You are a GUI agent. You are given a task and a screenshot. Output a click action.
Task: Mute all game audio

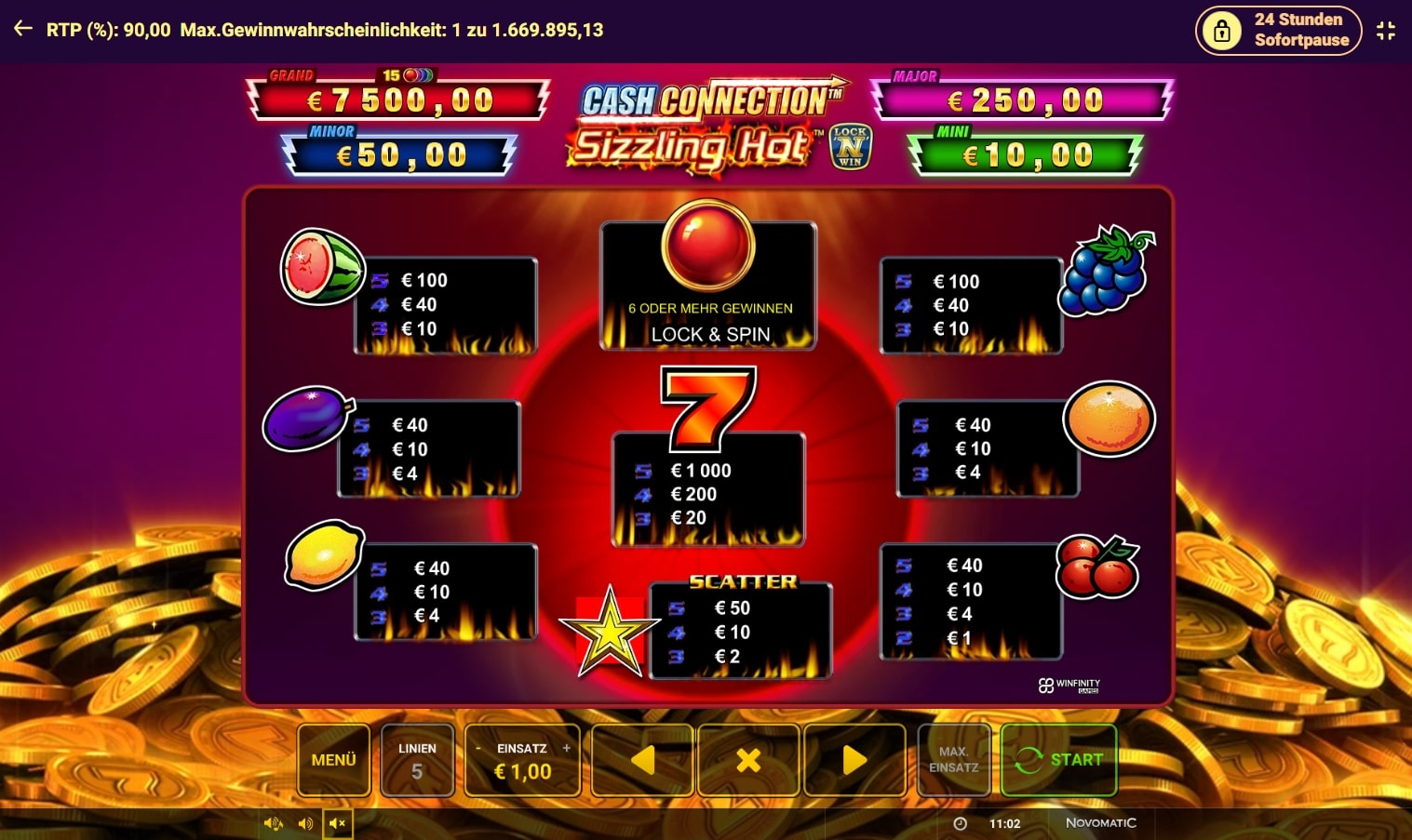pyautogui.click(x=337, y=823)
